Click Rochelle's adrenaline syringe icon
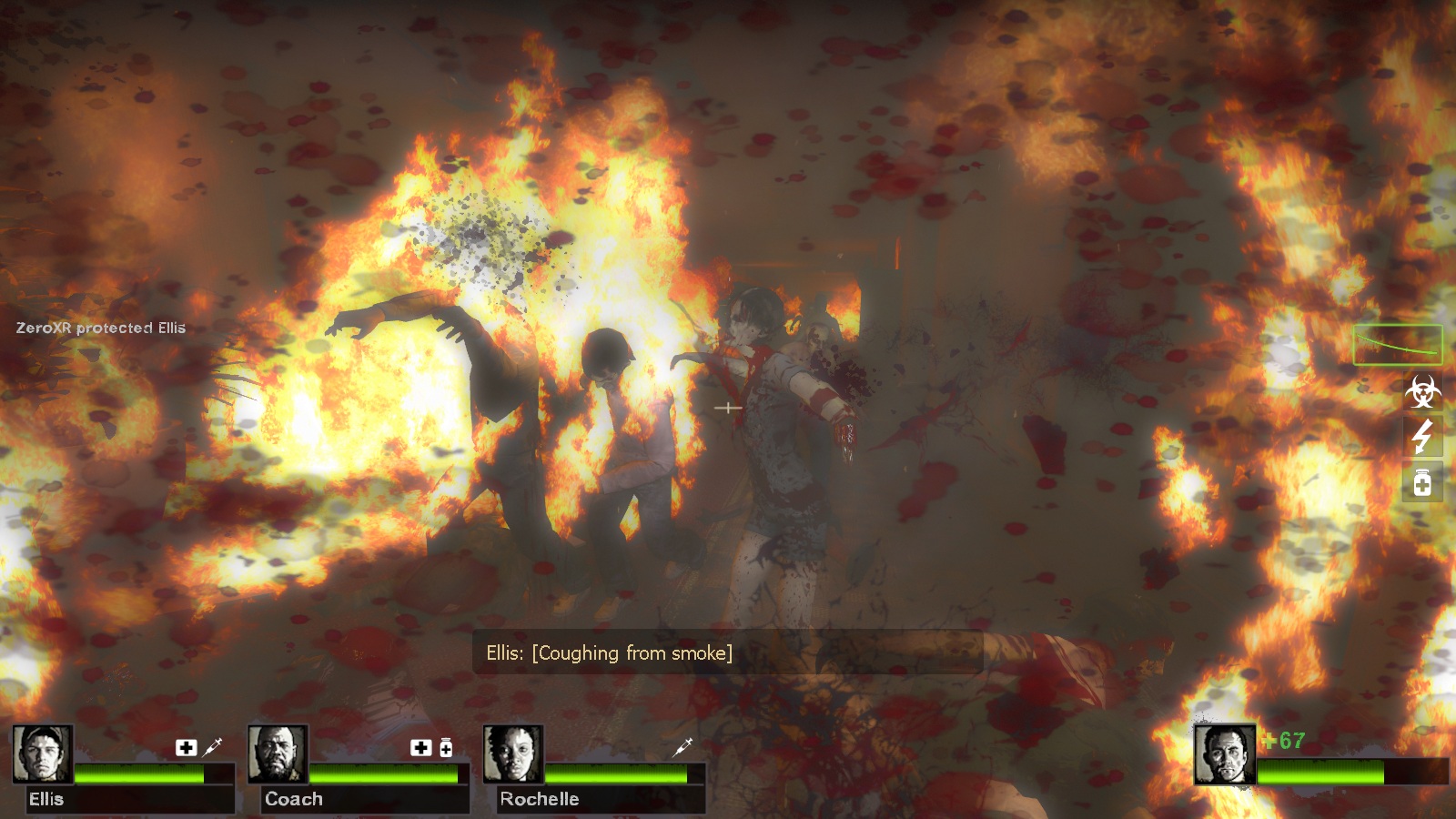The height and width of the screenshot is (819, 1456). pyautogui.click(x=682, y=747)
